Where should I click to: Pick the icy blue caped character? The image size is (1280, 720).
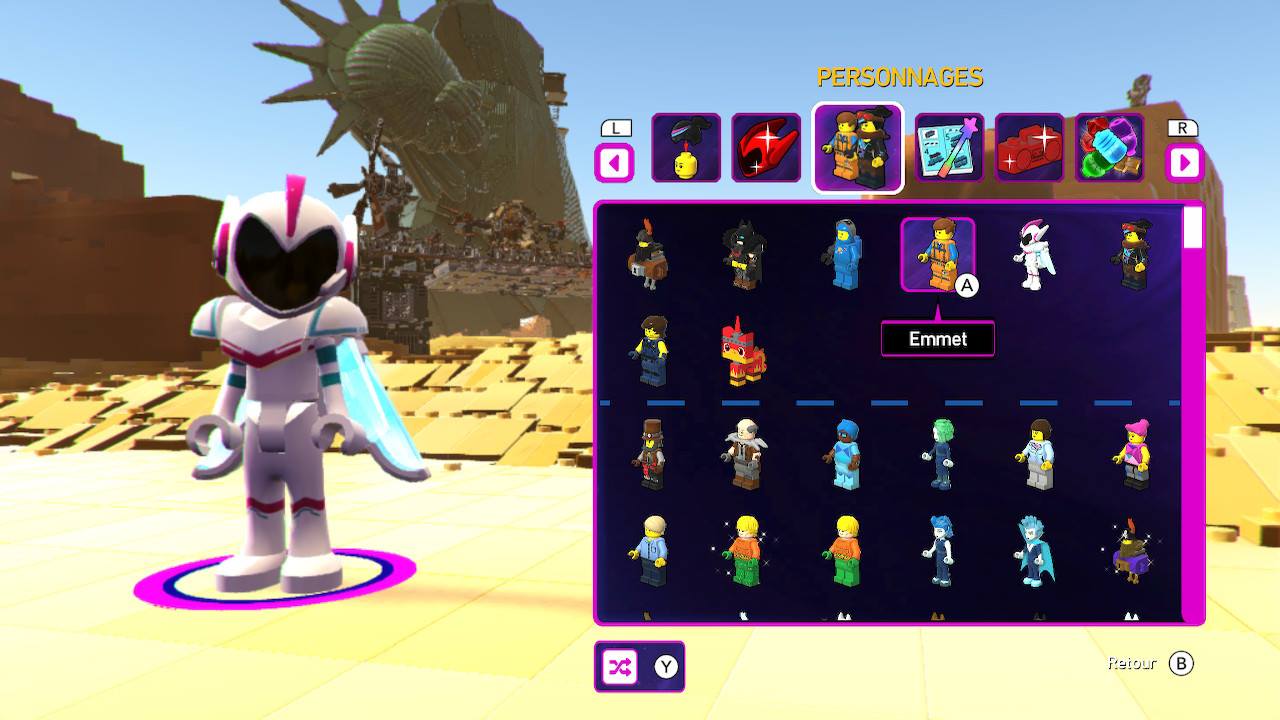(1033, 551)
